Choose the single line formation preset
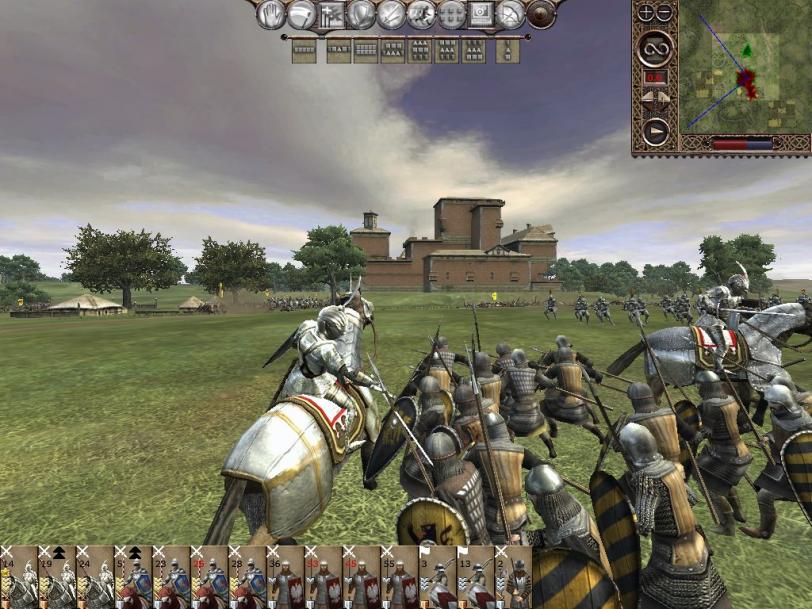 (x=304, y=50)
